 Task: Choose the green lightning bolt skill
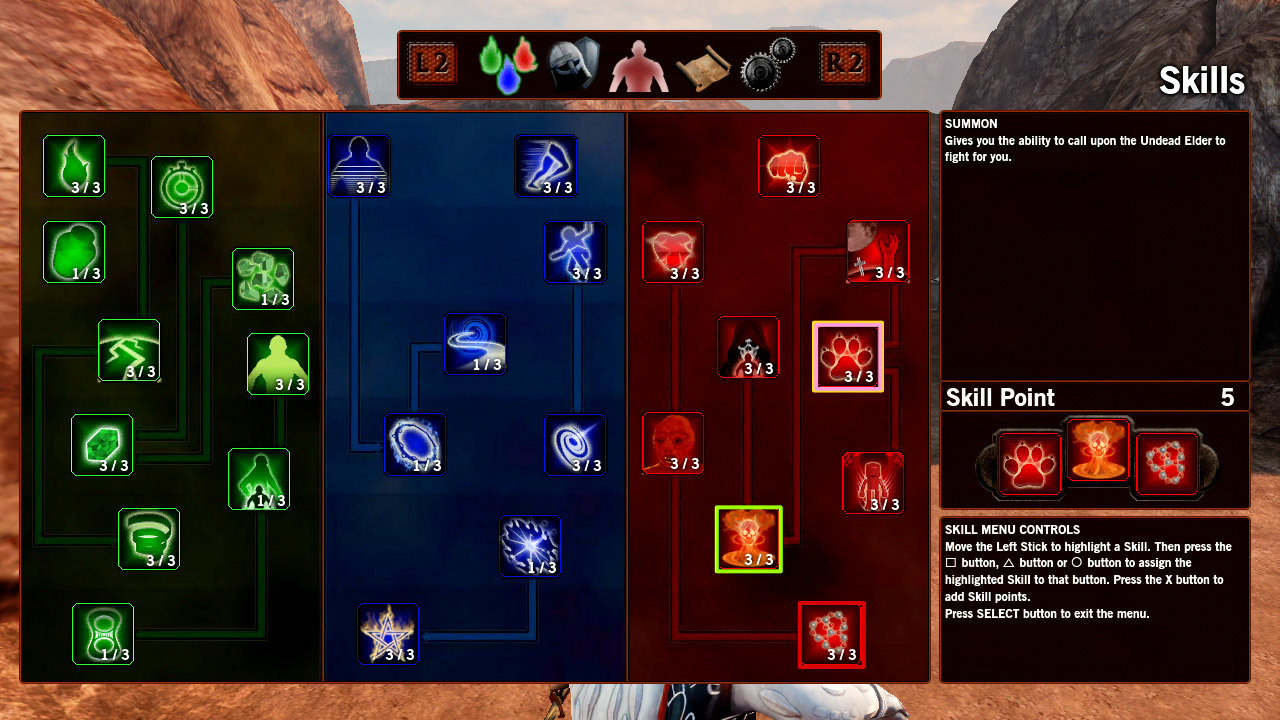129,350
